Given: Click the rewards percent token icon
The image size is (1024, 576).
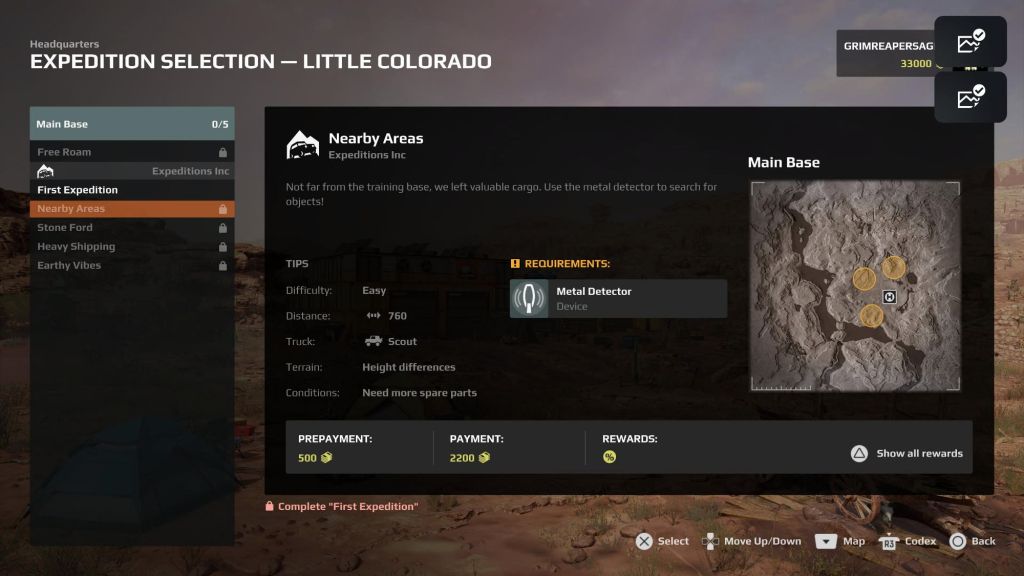Looking at the screenshot, I should (609, 457).
